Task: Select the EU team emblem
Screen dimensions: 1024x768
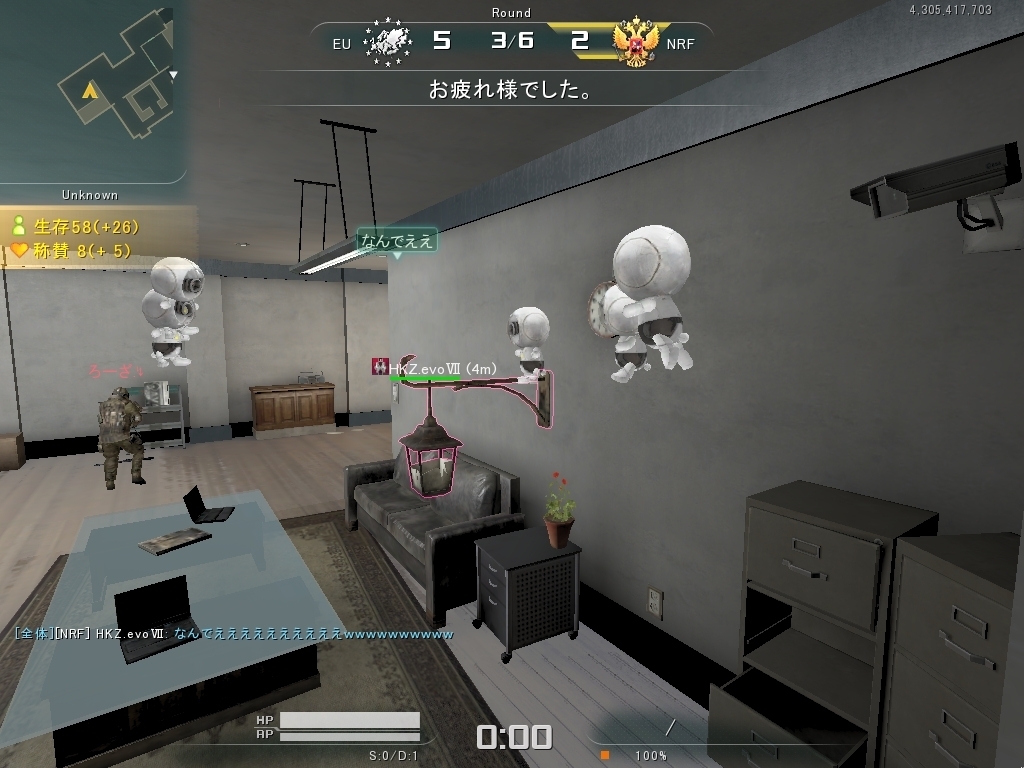Action: click(x=389, y=41)
